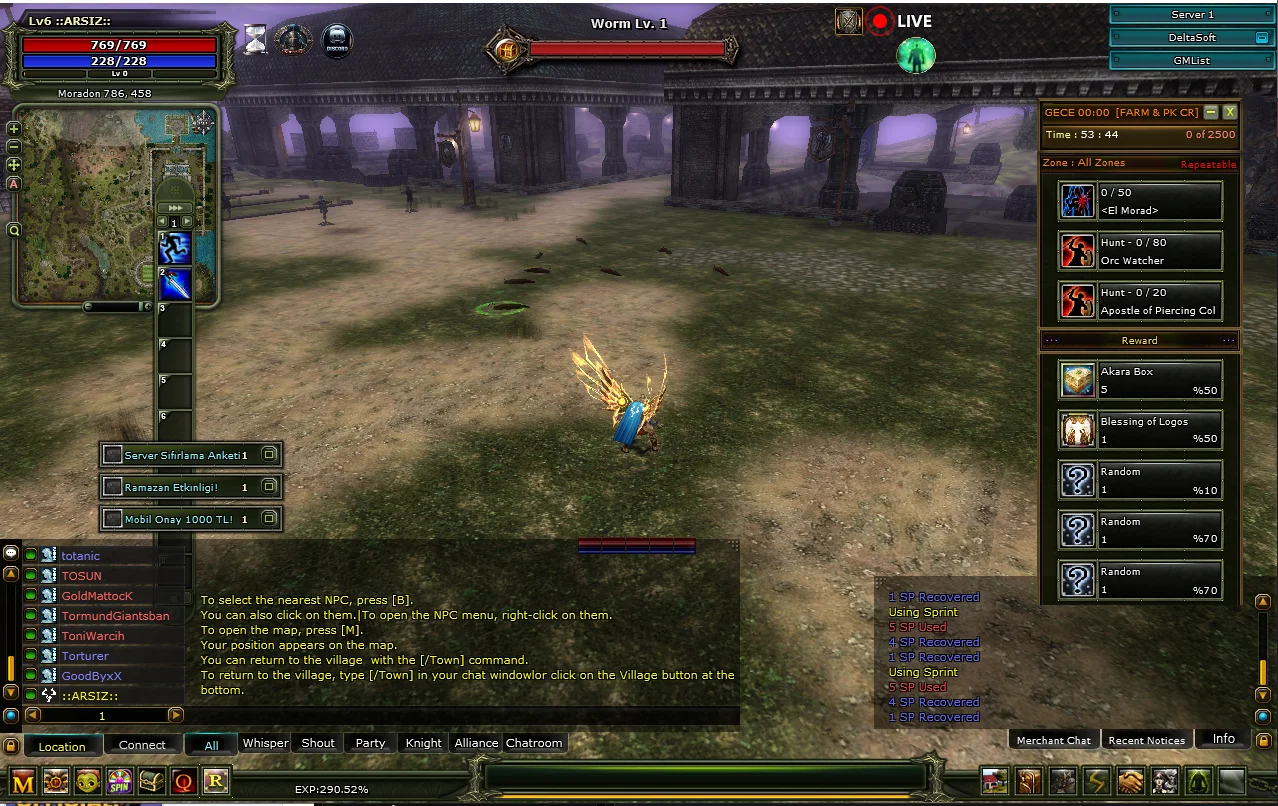Viewport: 1278px width, 806px height.
Task: Open the Server Sifirlama Anketi notice
Action: pos(190,455)
